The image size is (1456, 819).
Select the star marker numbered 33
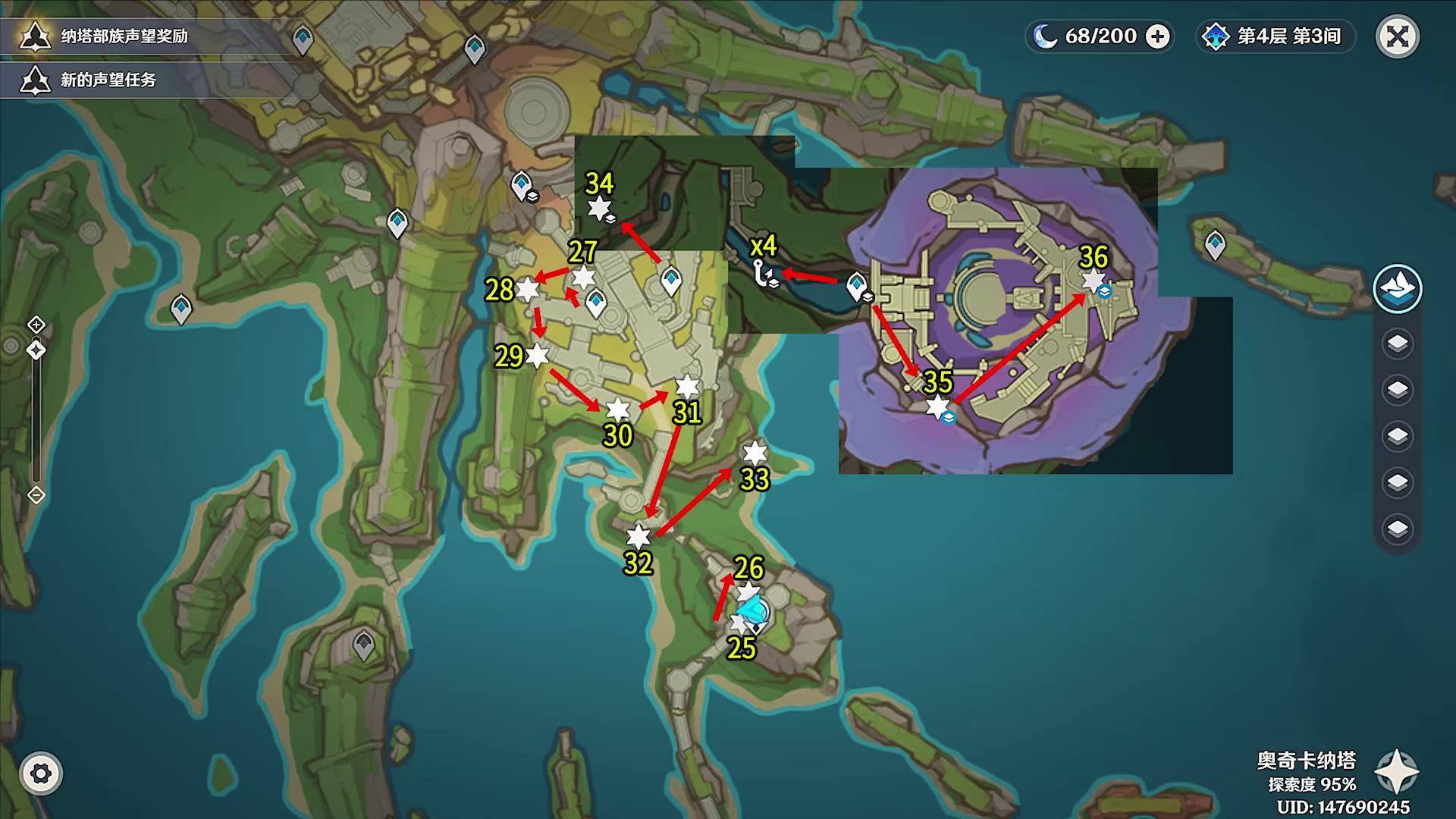point(755,453)
